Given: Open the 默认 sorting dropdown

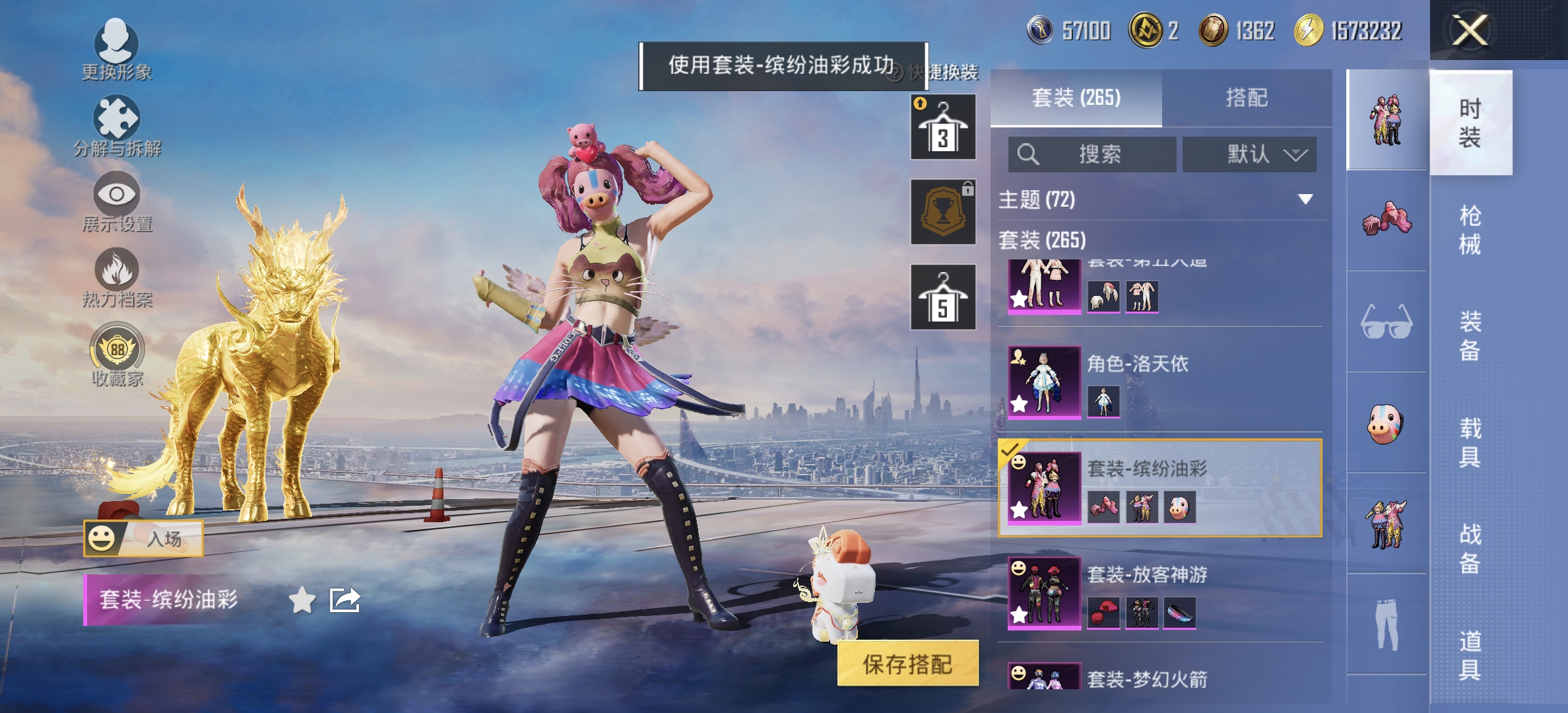Looking at the screenshot, I should [1249, 153].
